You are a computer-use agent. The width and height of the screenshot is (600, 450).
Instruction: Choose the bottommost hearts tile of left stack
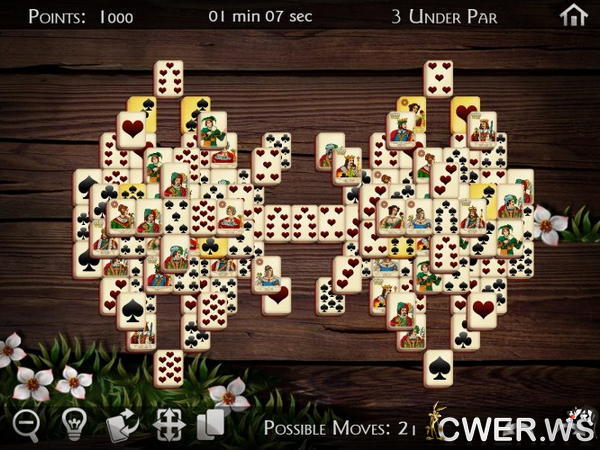click(x=168, y=367)
